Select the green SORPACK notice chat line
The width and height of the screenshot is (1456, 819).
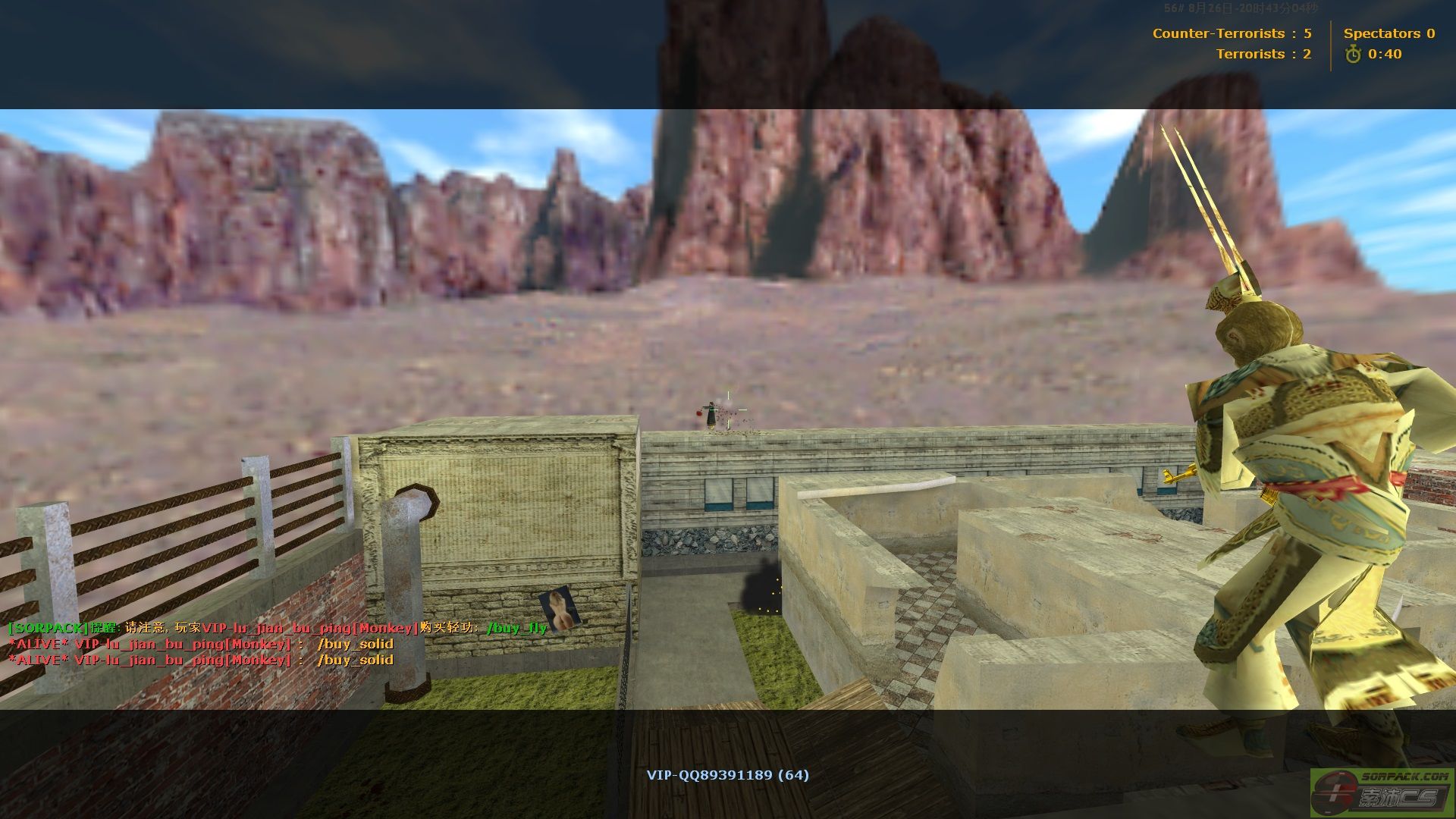277,628
